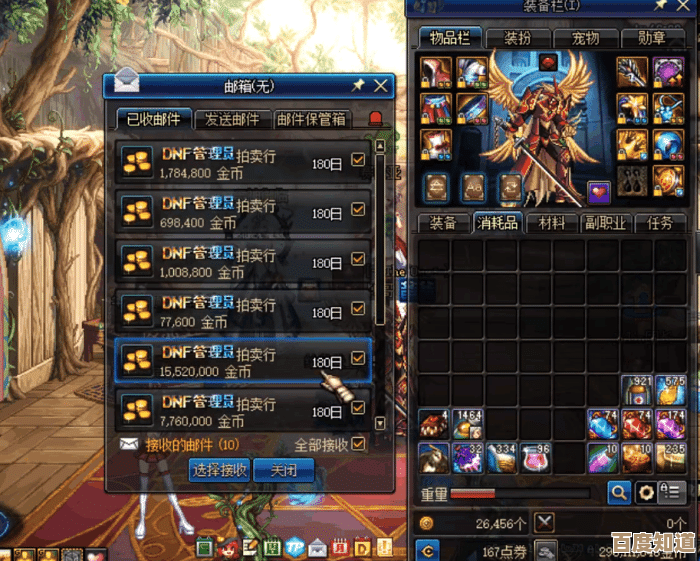
Task: Select the 副职业 inventory tab
Action: (605, 223)
